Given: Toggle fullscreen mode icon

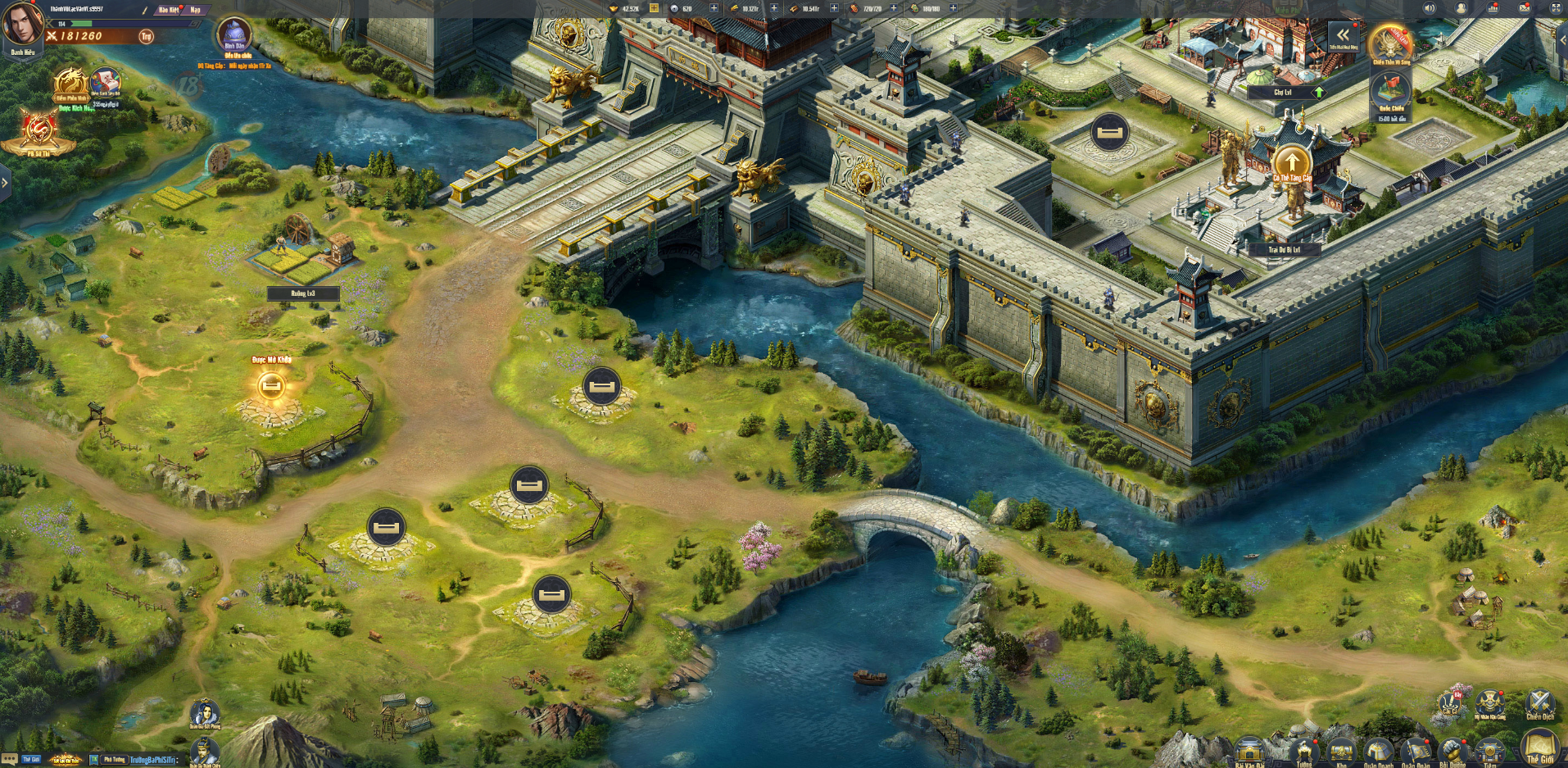Looking at the screenshot, I should point(1556,8).
